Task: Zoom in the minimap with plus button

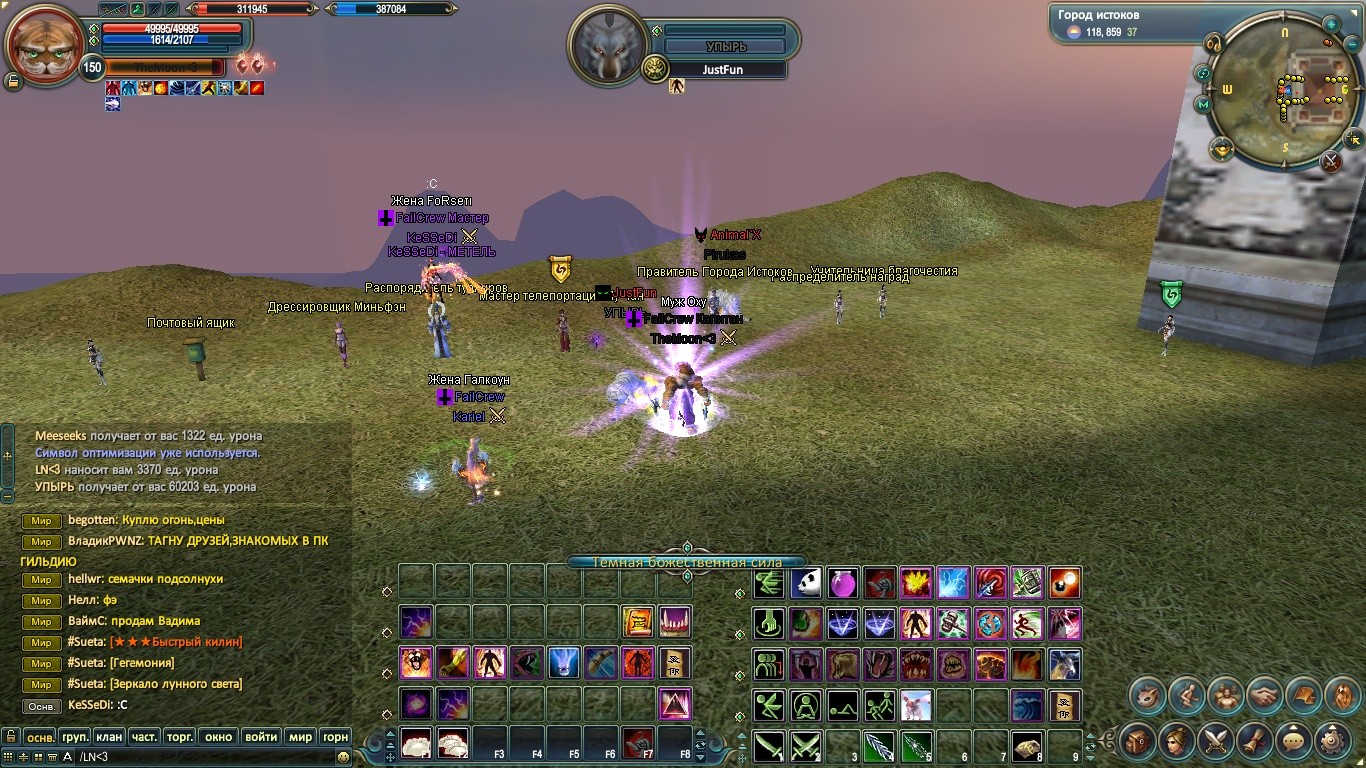Action: tap(1331, 24)
